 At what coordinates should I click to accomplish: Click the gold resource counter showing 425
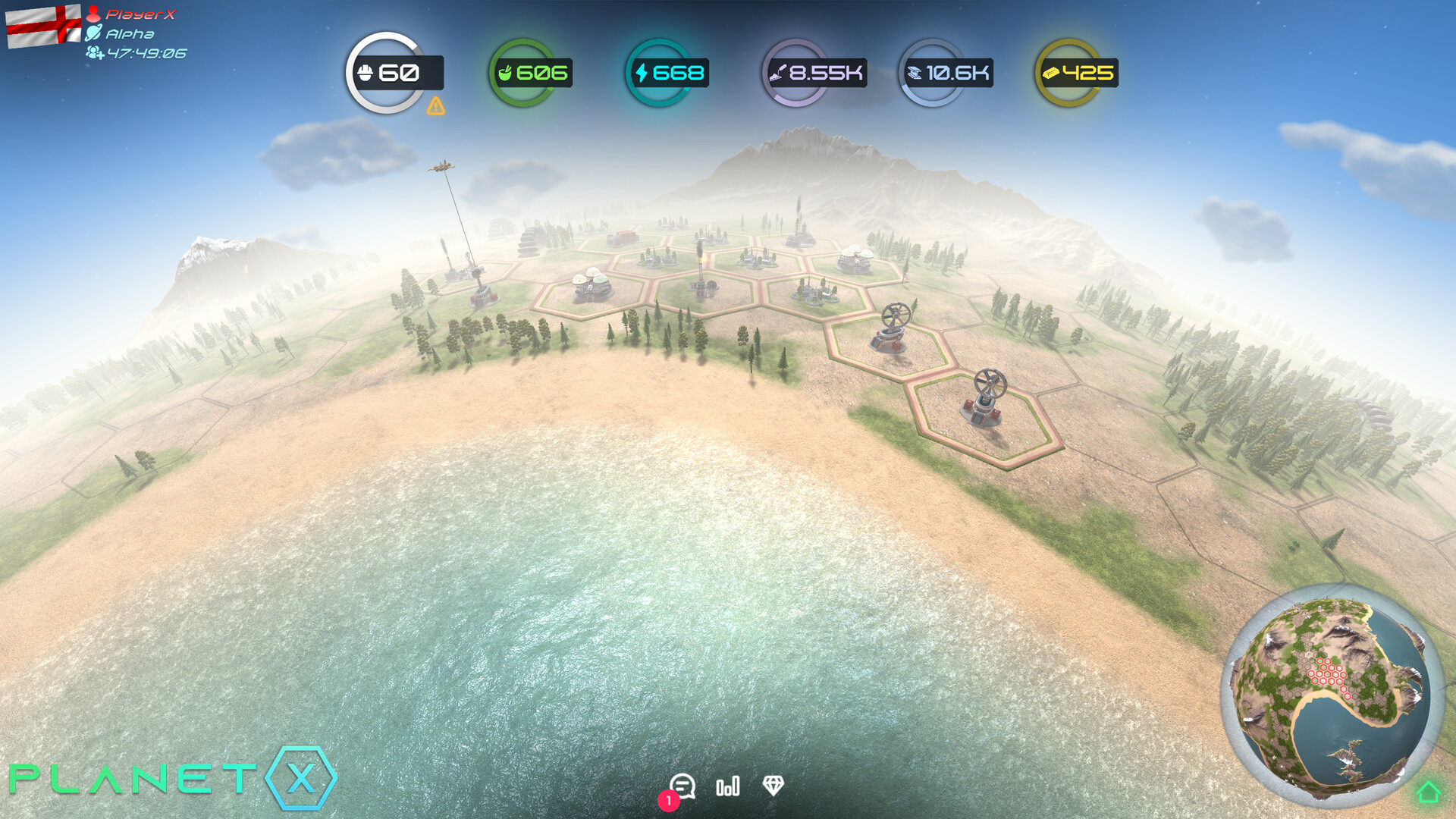pos(1077,73)
